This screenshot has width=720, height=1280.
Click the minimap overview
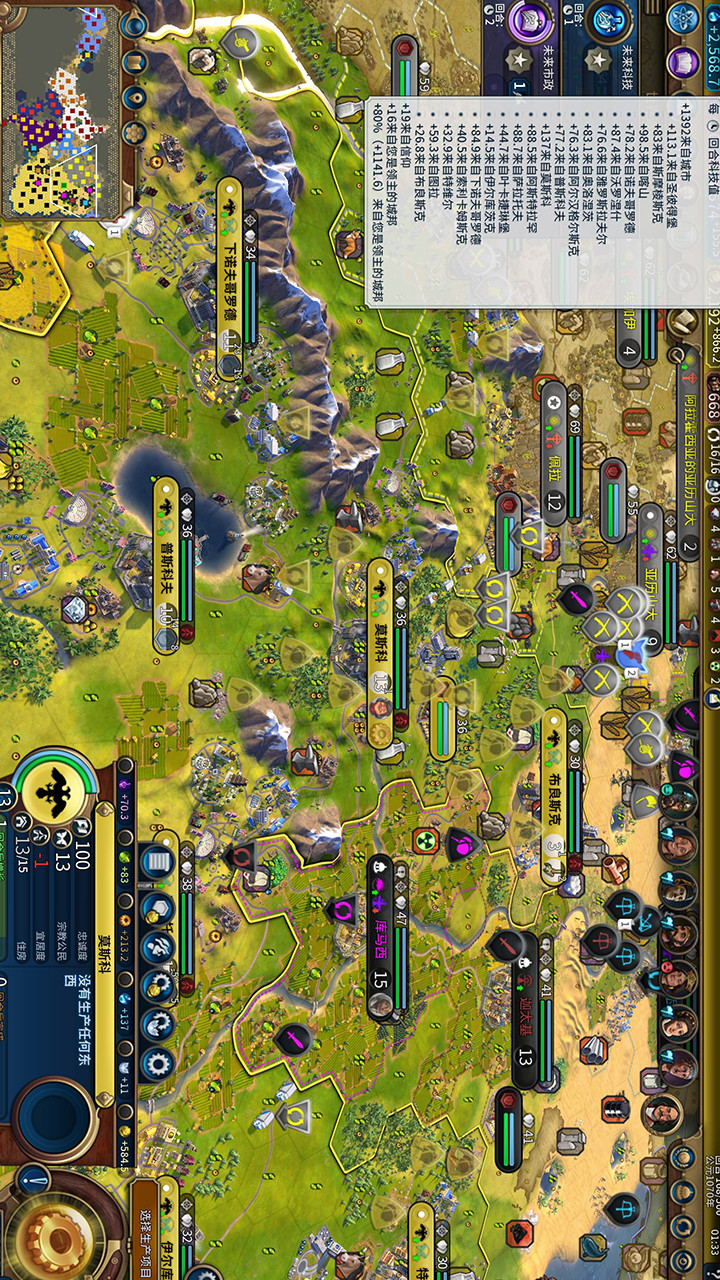(x=60, y=110)
